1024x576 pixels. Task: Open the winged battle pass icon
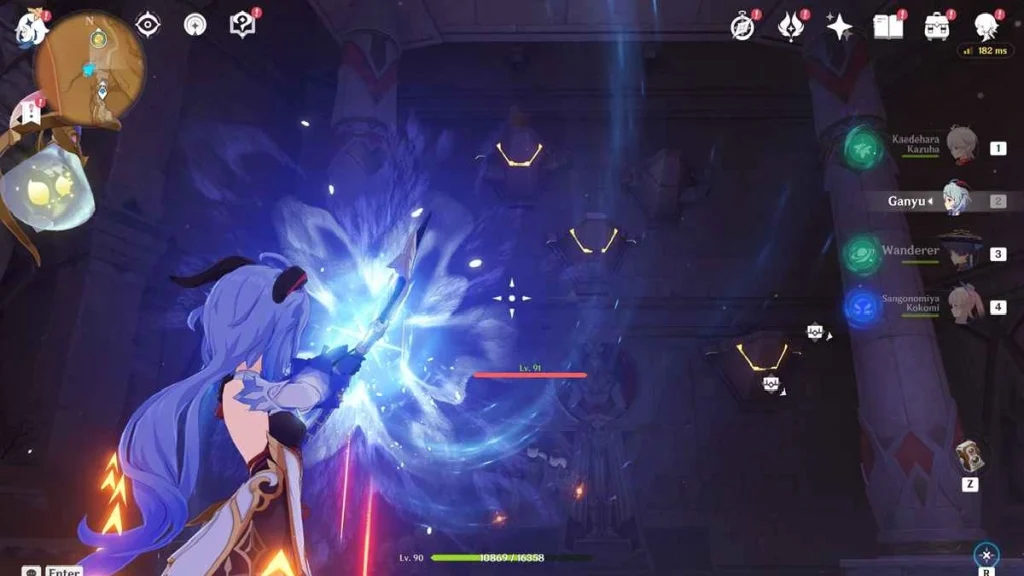coord(791,26)
